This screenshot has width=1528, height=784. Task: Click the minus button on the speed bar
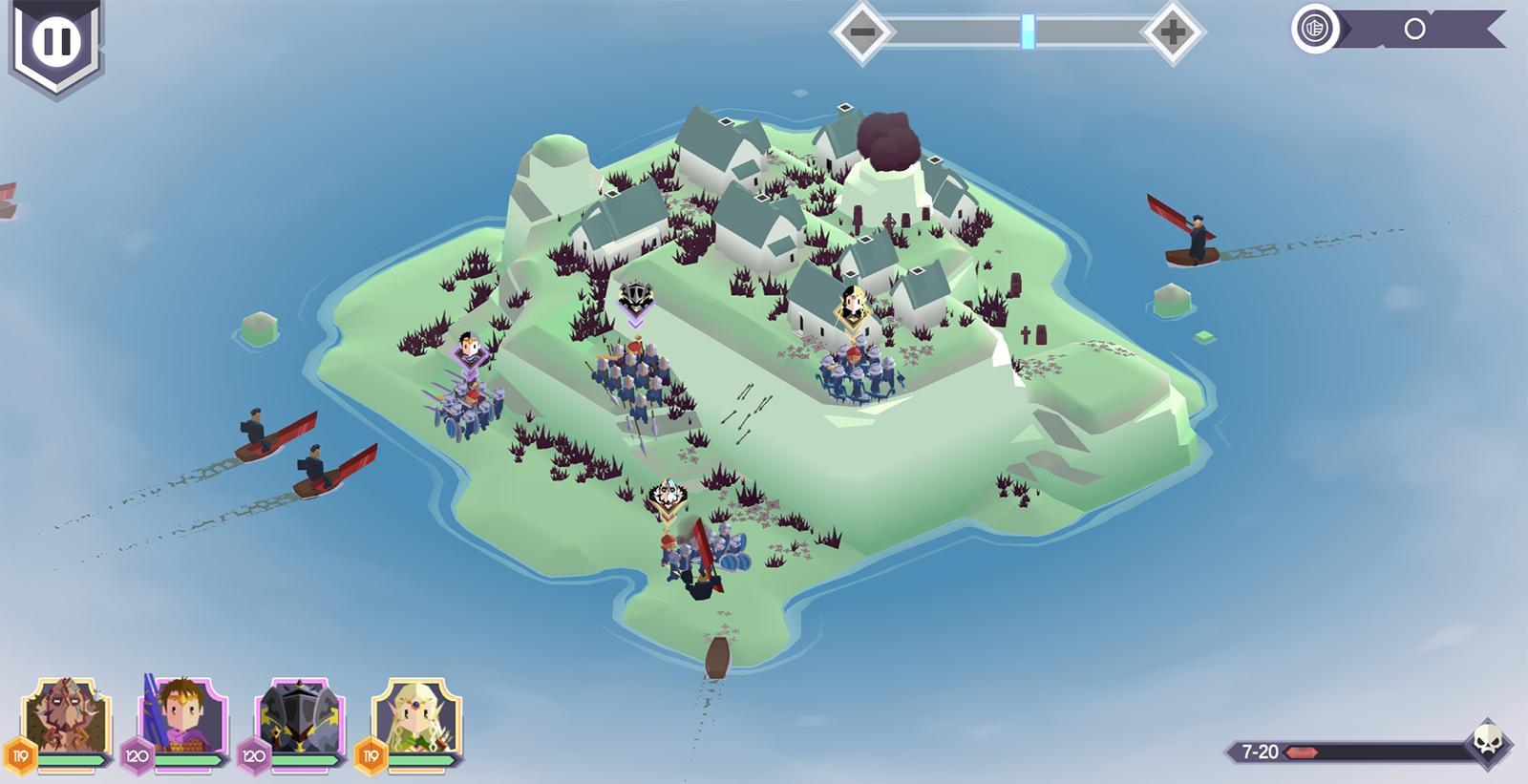pyautogui.click(x=861, y=32)
